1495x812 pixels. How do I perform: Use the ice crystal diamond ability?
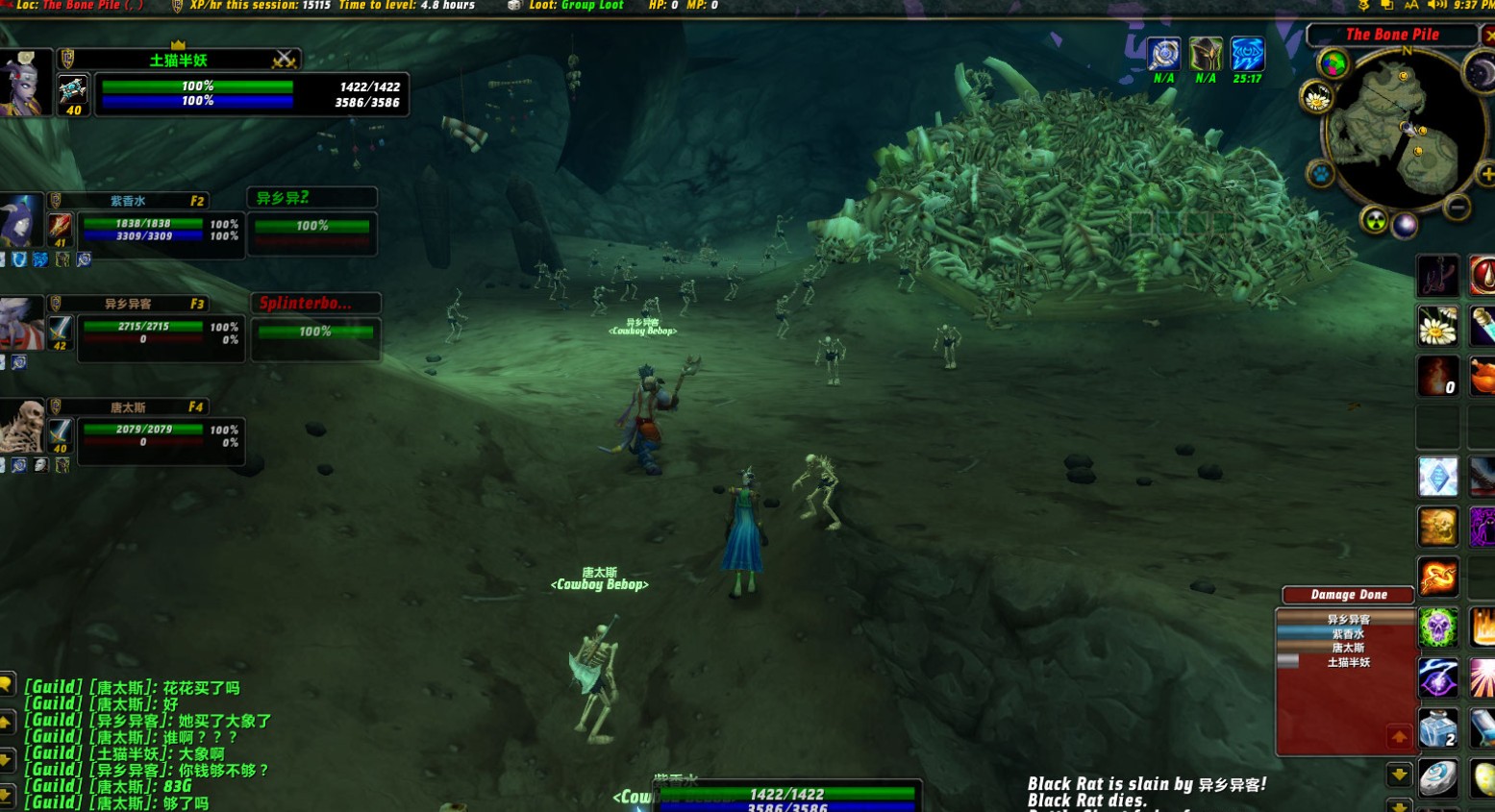click(x=1437, y=477)
